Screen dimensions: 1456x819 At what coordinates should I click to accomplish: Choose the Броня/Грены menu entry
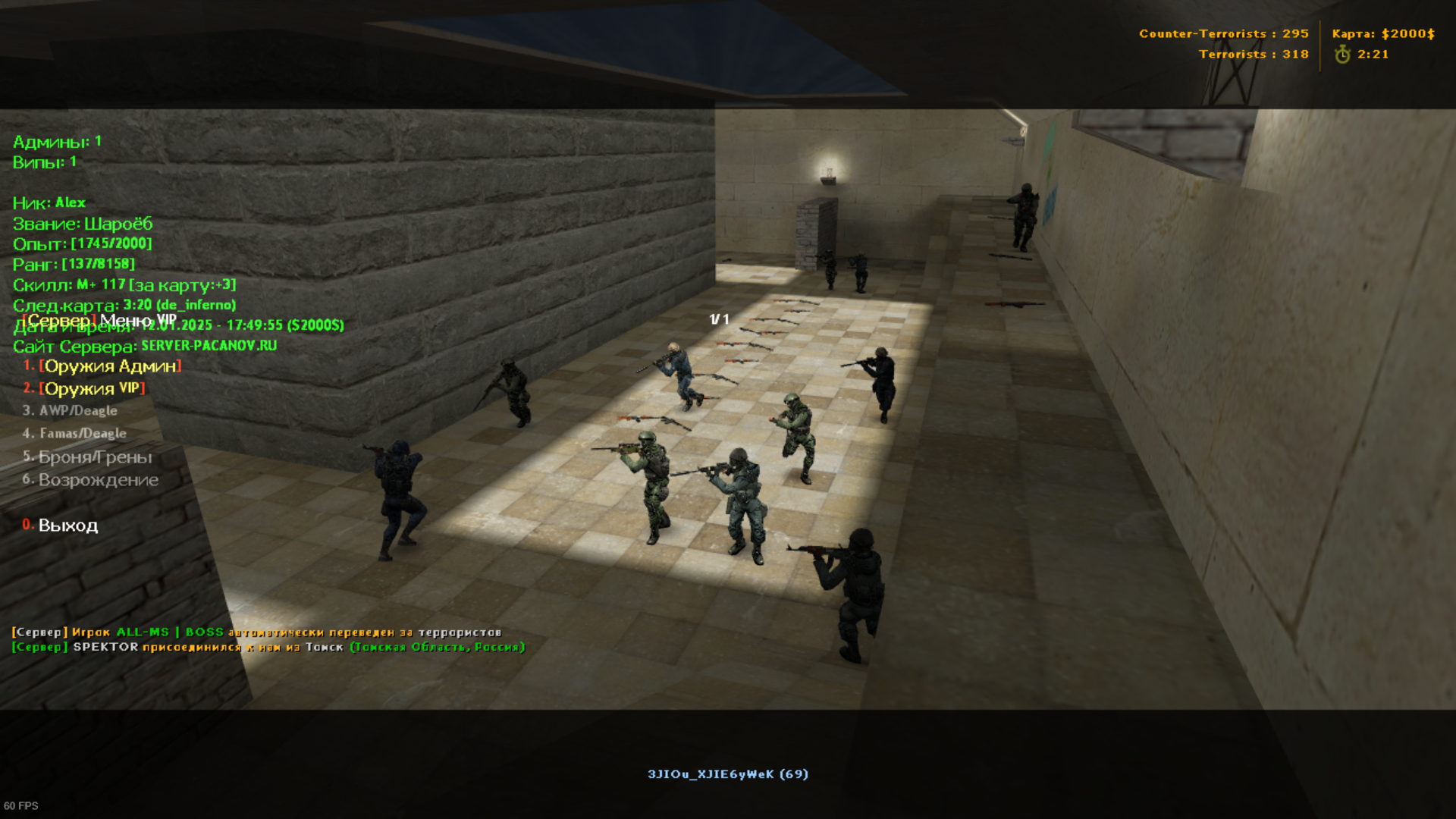click(x=95, y=457)
